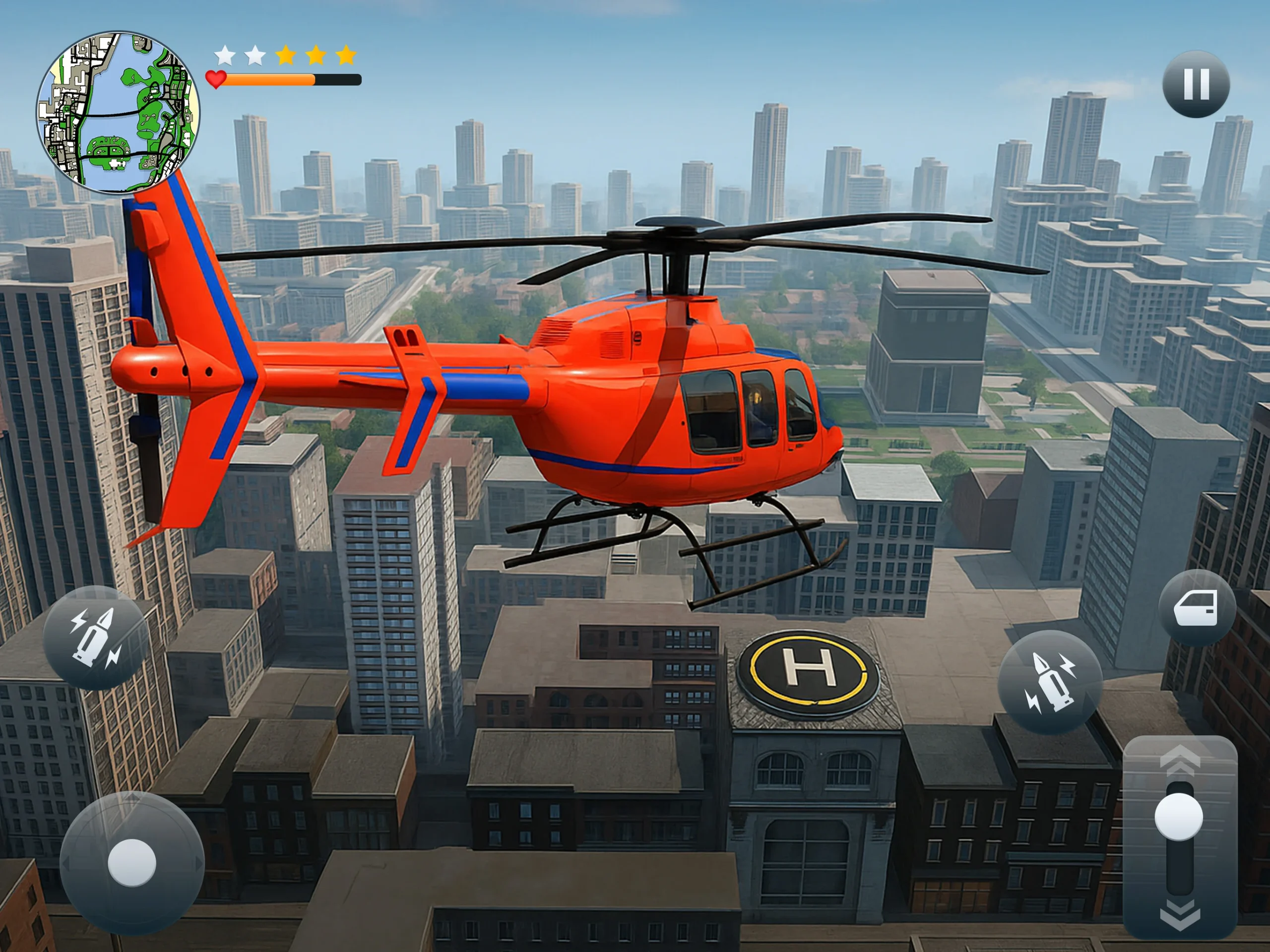
Task: Tap the movement joystick knob
Action: pyautogui.click(x=132, y=862)
